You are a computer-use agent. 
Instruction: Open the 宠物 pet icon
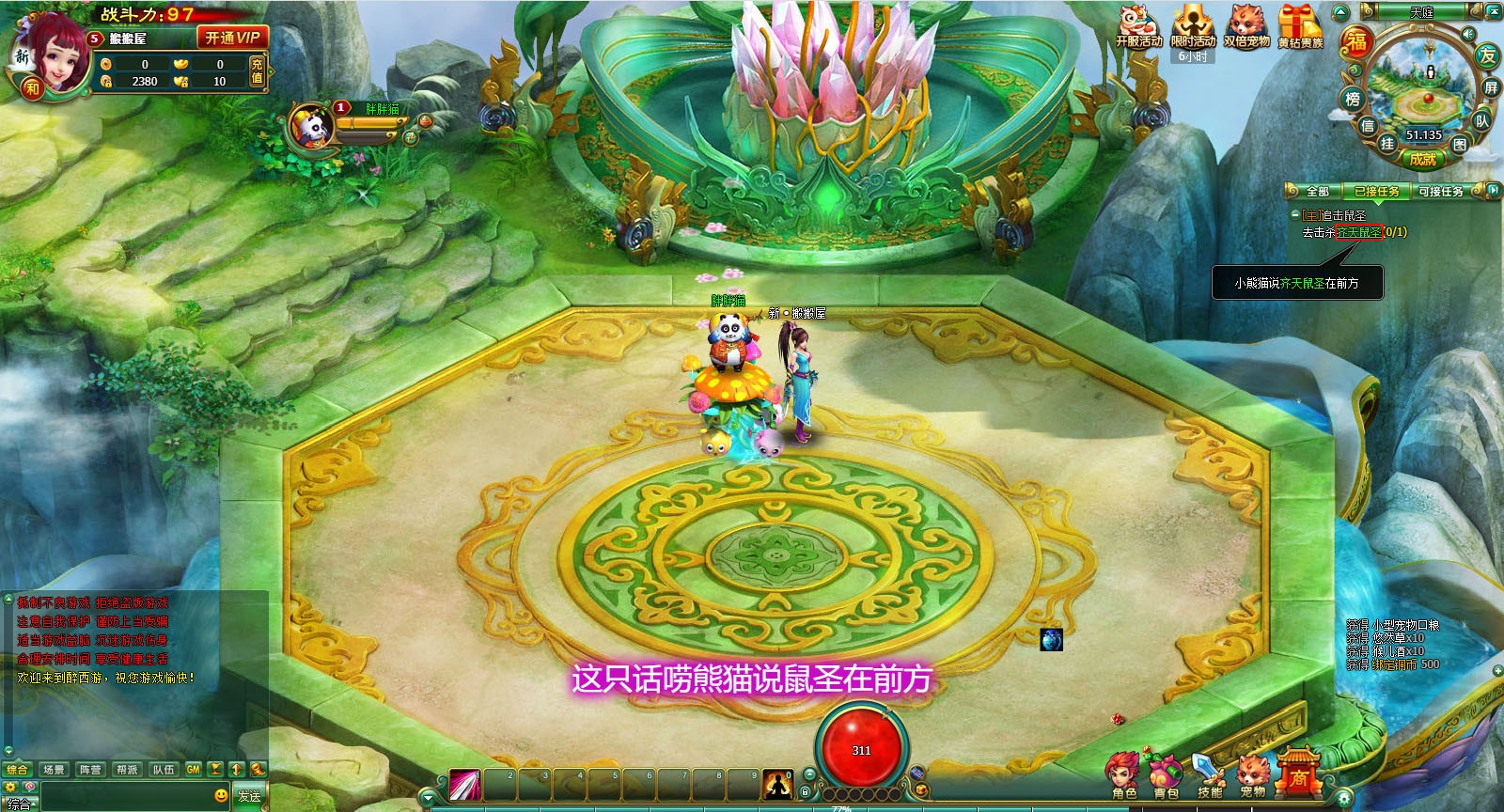[x=1252, y=775]
